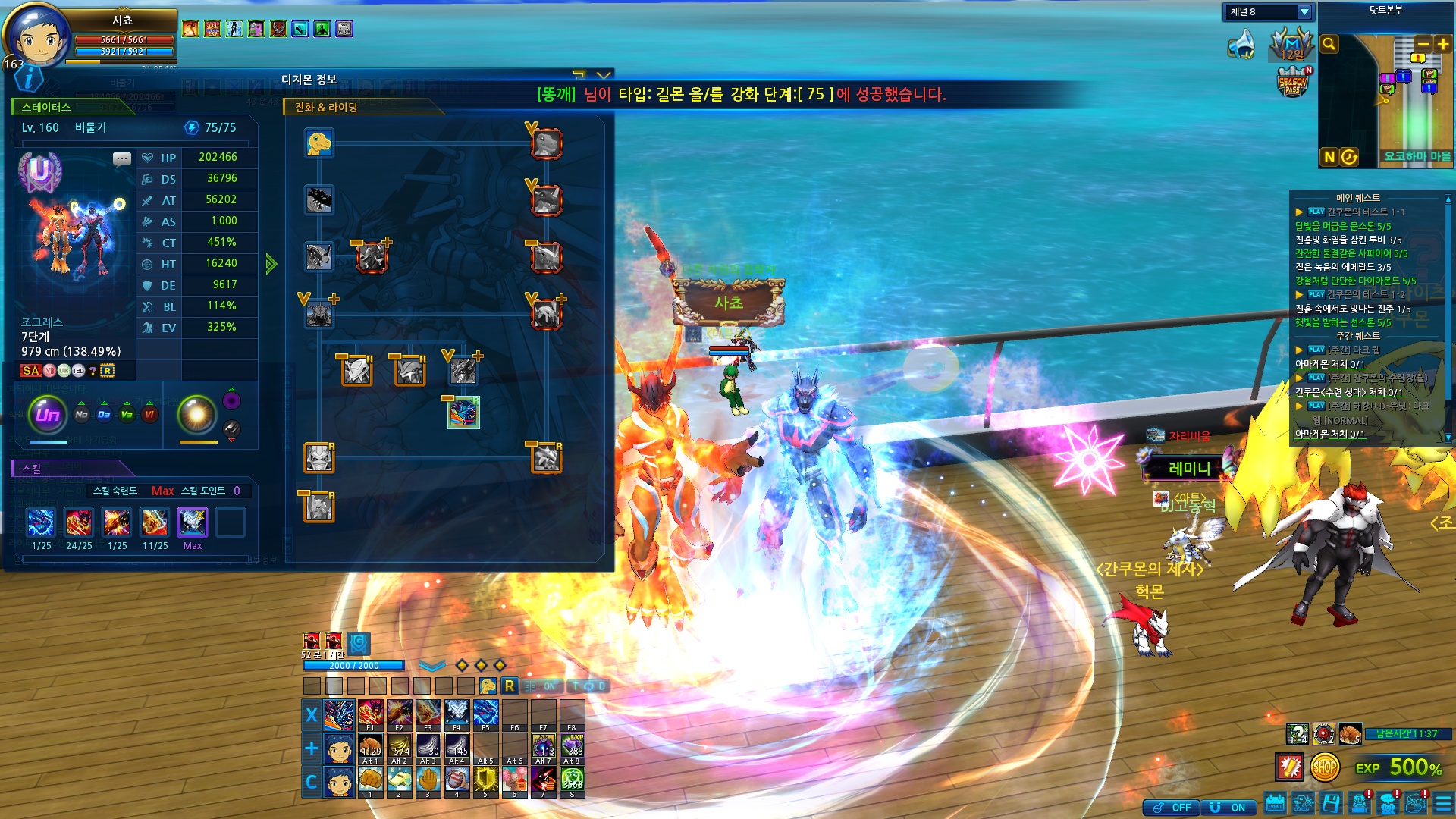
Task: Close the Digimon info window
Action: pyautogui.click(x=604, y=76)
